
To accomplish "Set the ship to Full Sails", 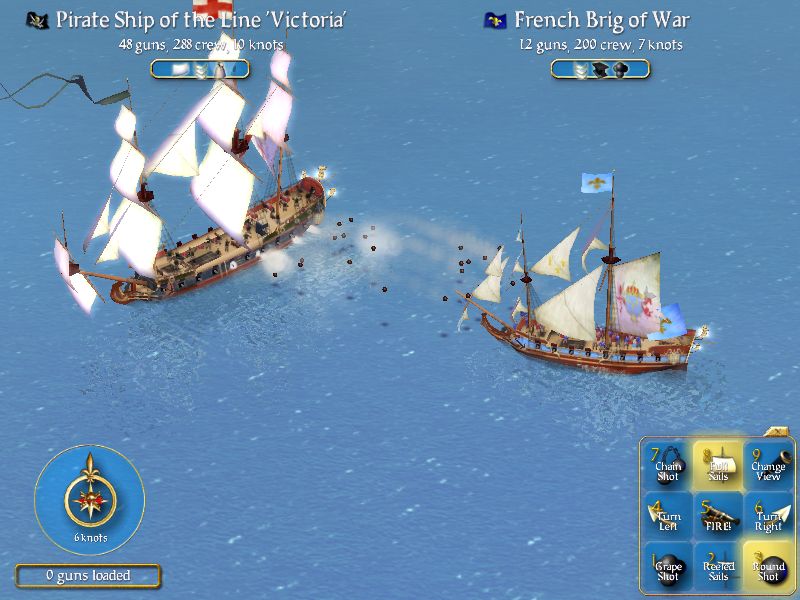I will [x=718, y=466].
